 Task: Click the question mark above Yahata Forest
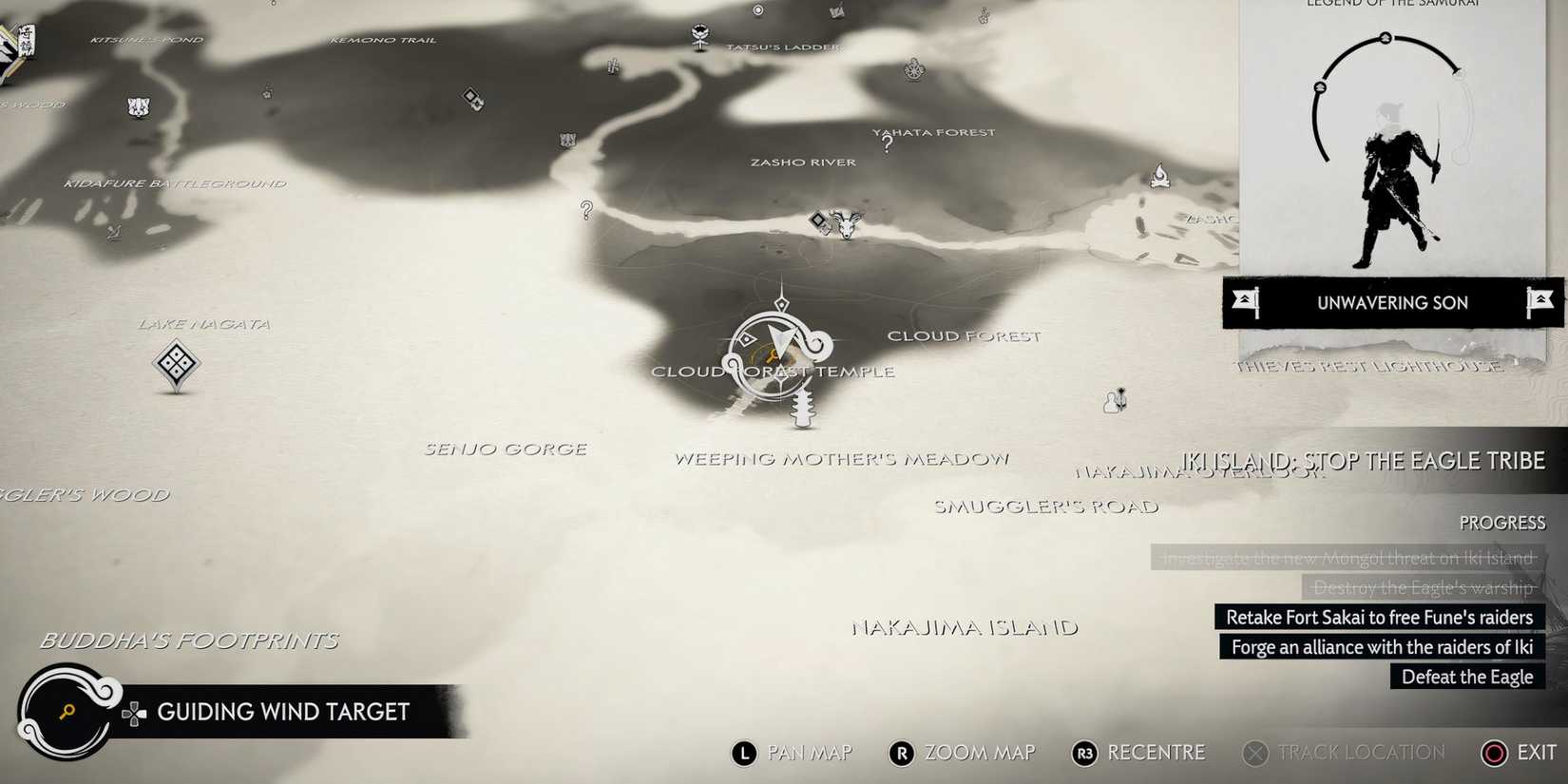(x=886, y=143)
